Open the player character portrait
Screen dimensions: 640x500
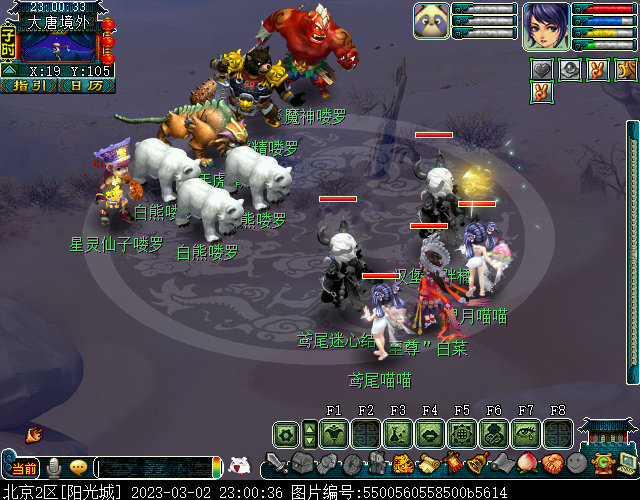(x=546, y=26)
